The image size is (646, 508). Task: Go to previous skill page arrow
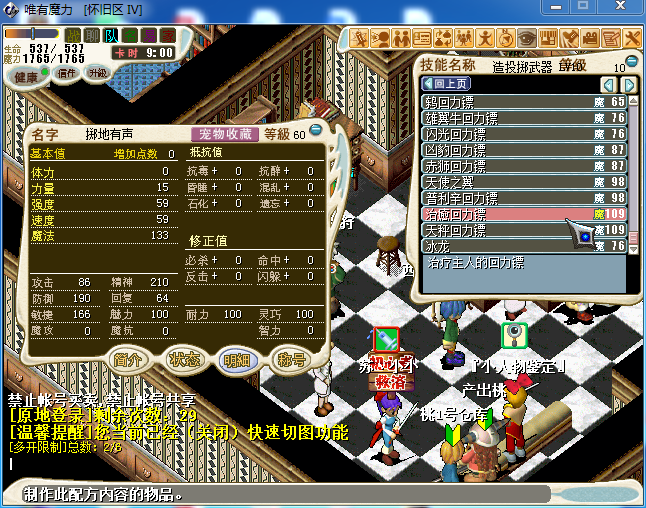[x=607, y=84]
